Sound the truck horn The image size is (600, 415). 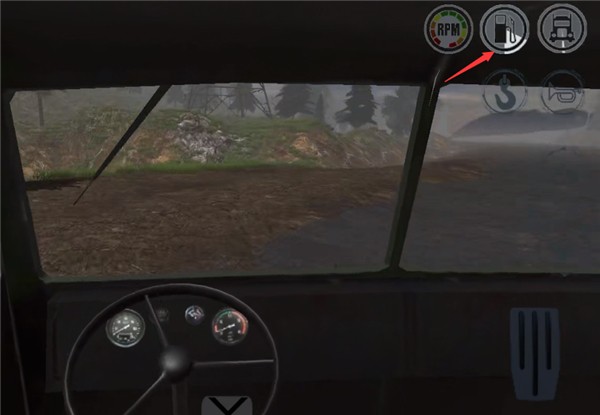coord(560,93)
